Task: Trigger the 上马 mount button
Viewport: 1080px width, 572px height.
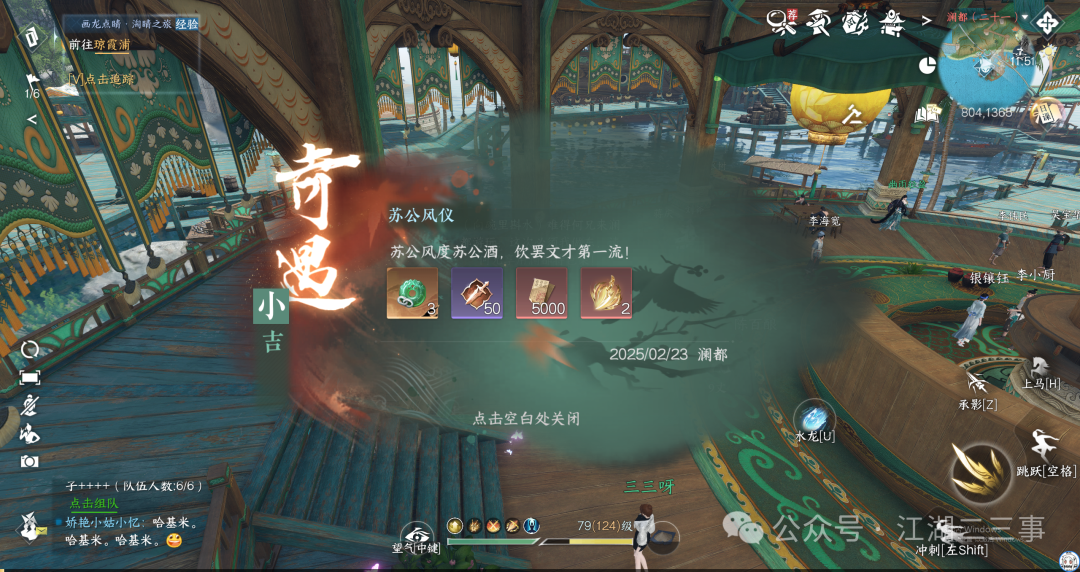Action: [1041, 369]
